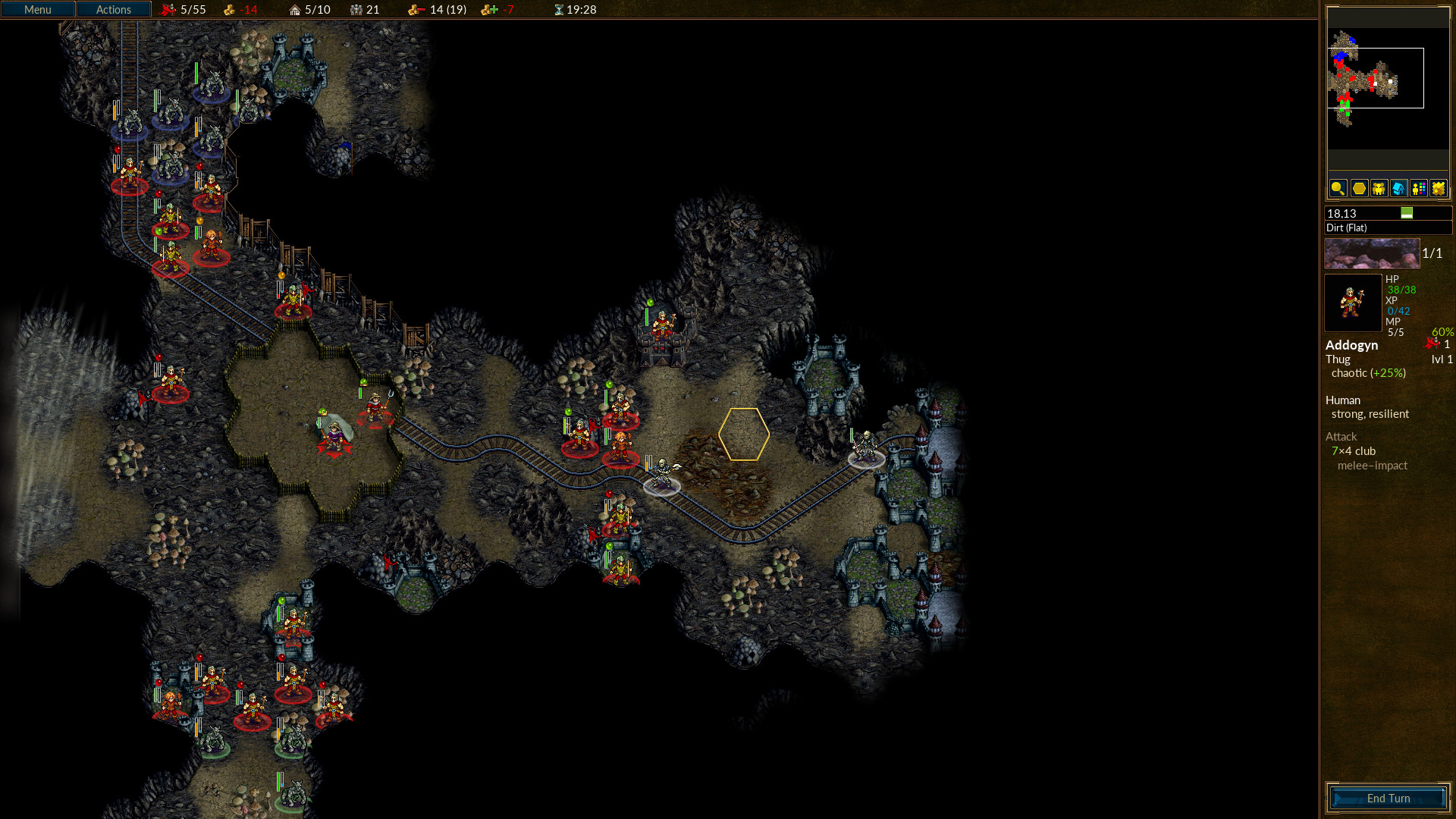Open the Menu dropdown
The image size is (1456, 819).
click(x=37, y=9)
